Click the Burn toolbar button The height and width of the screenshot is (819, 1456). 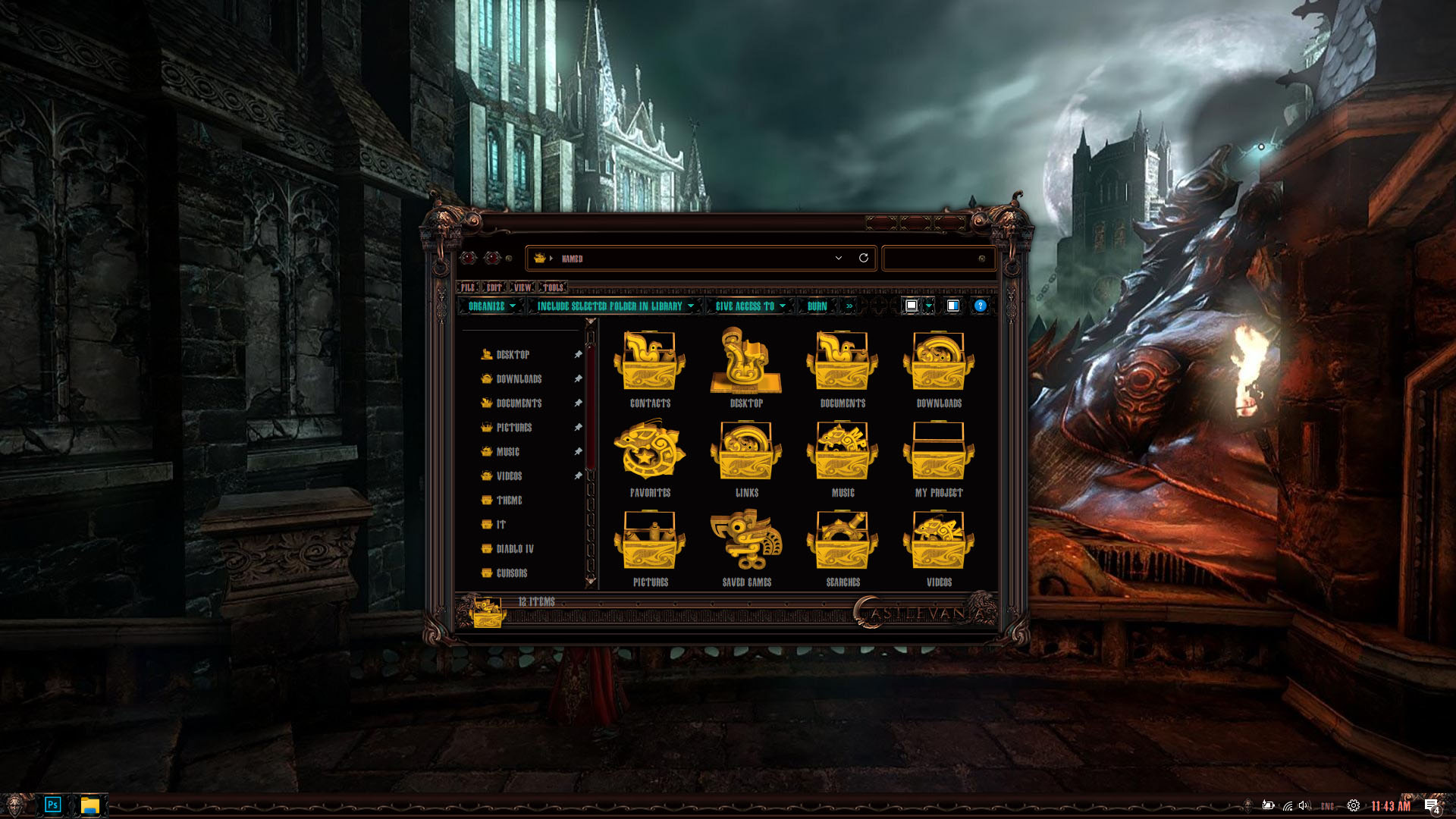[817, 306]
